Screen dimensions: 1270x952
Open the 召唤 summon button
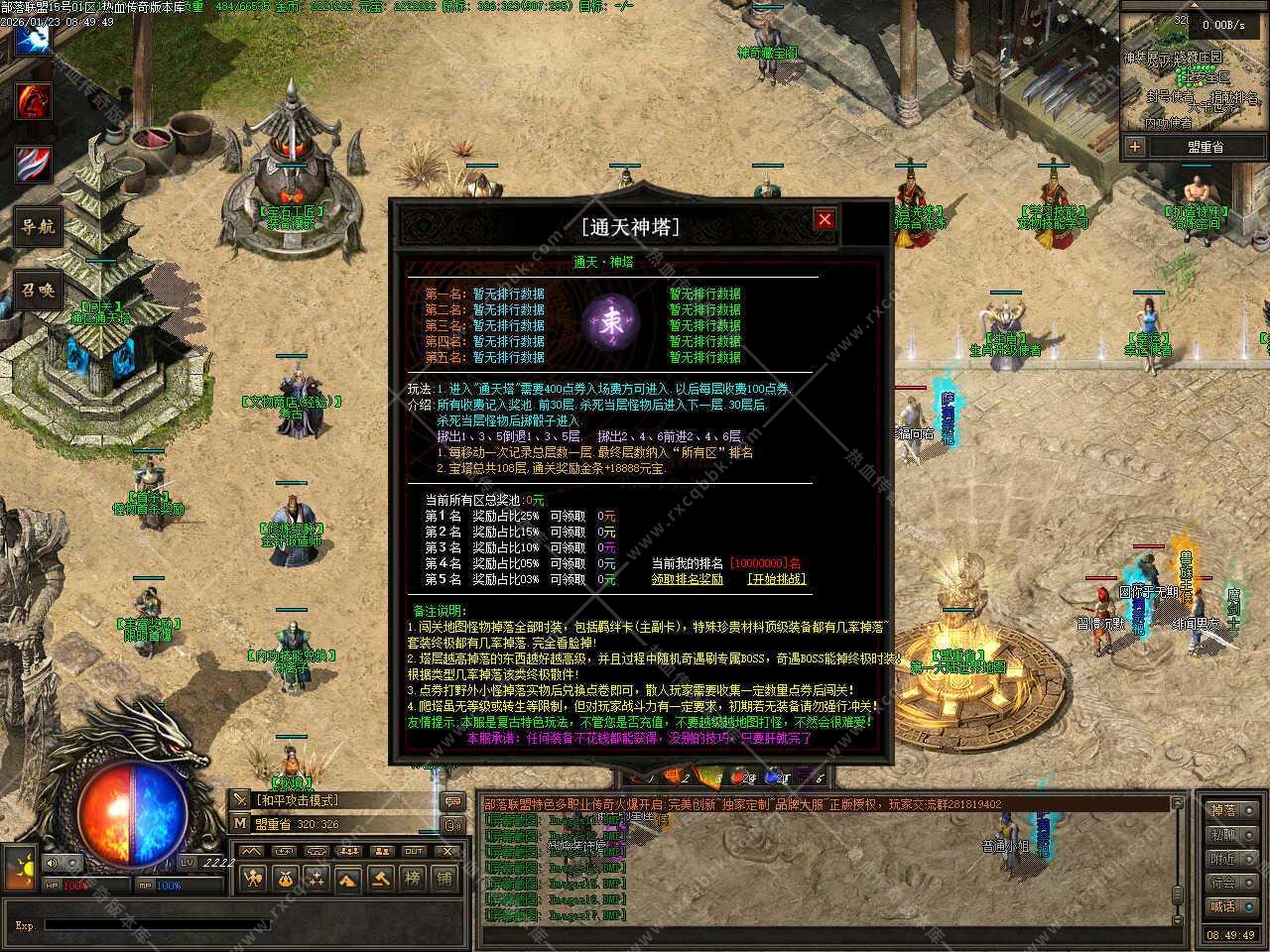(x=38, y=291)
